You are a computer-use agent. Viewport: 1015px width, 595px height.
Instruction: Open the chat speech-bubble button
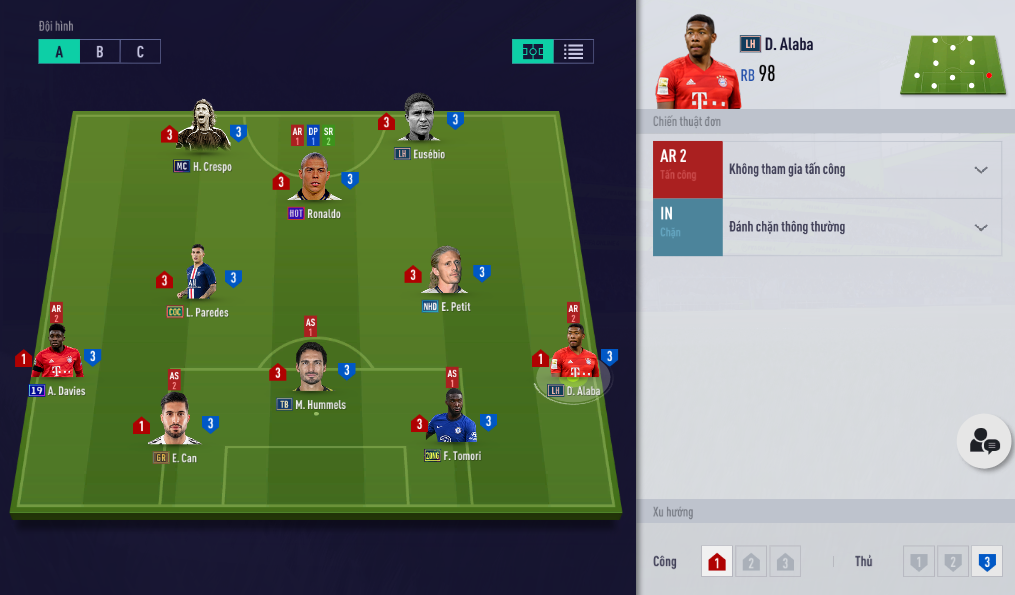click(x=984, y=441)
